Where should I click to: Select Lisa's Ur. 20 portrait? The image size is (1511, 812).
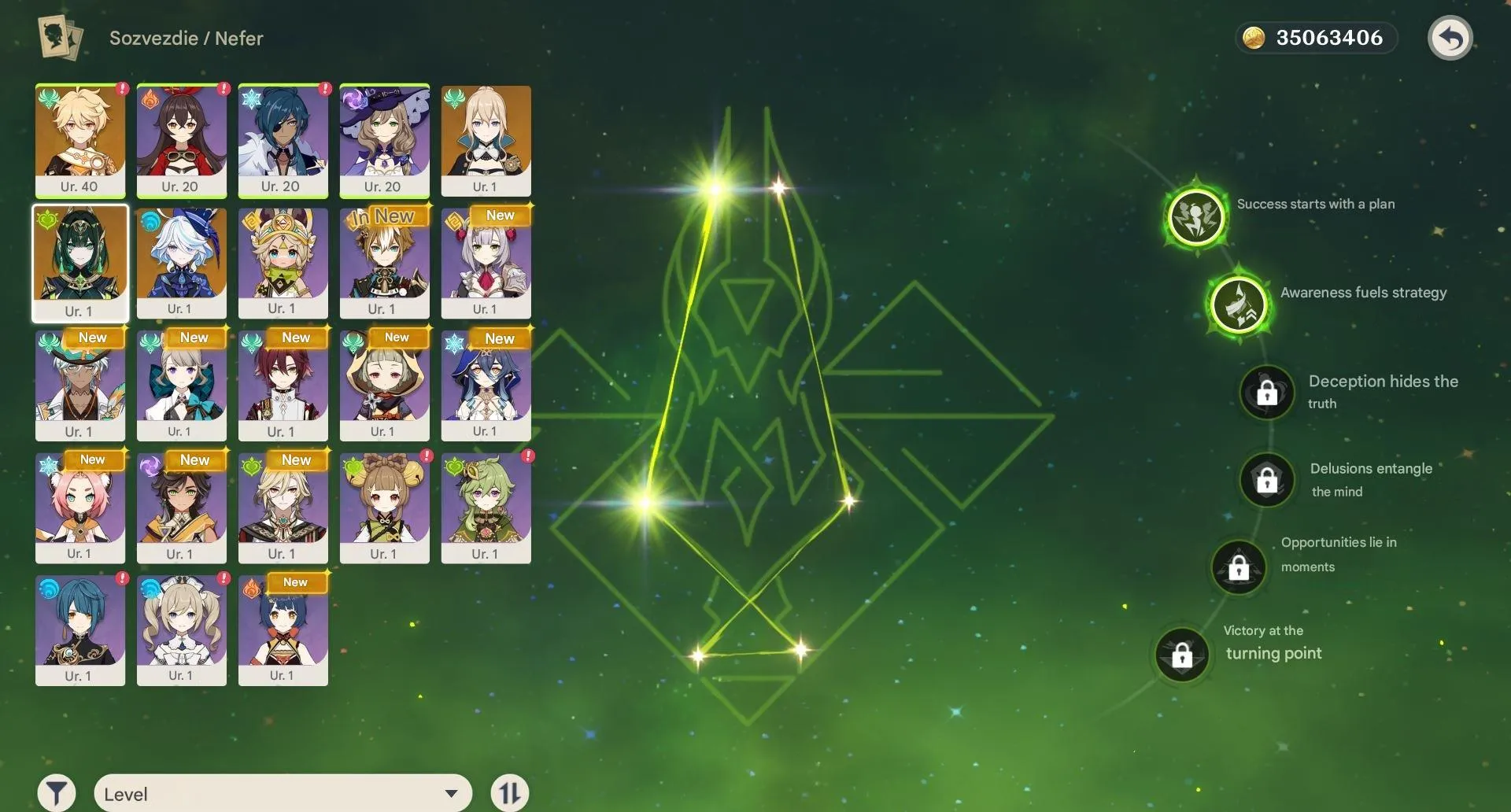click(384, 140)
